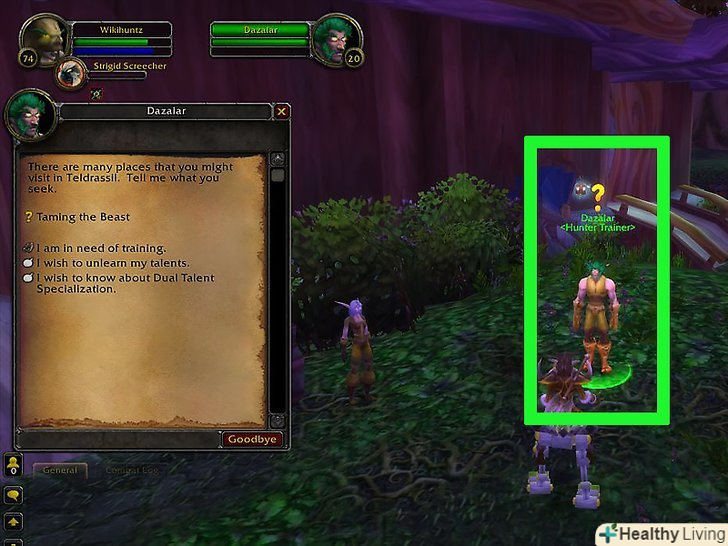Click the dialogue scrollbar up arrow

pos(278,158)
